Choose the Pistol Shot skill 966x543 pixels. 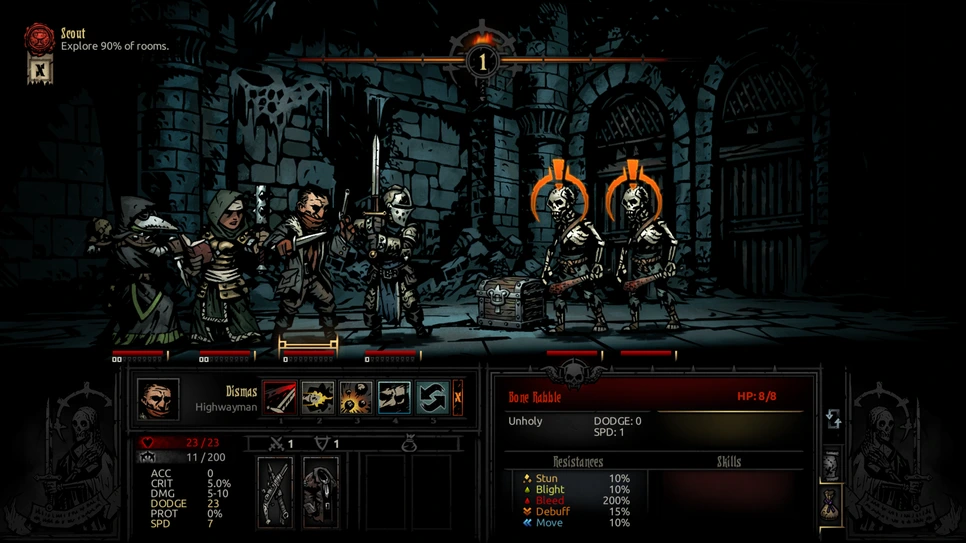click(x=318, y=397)
